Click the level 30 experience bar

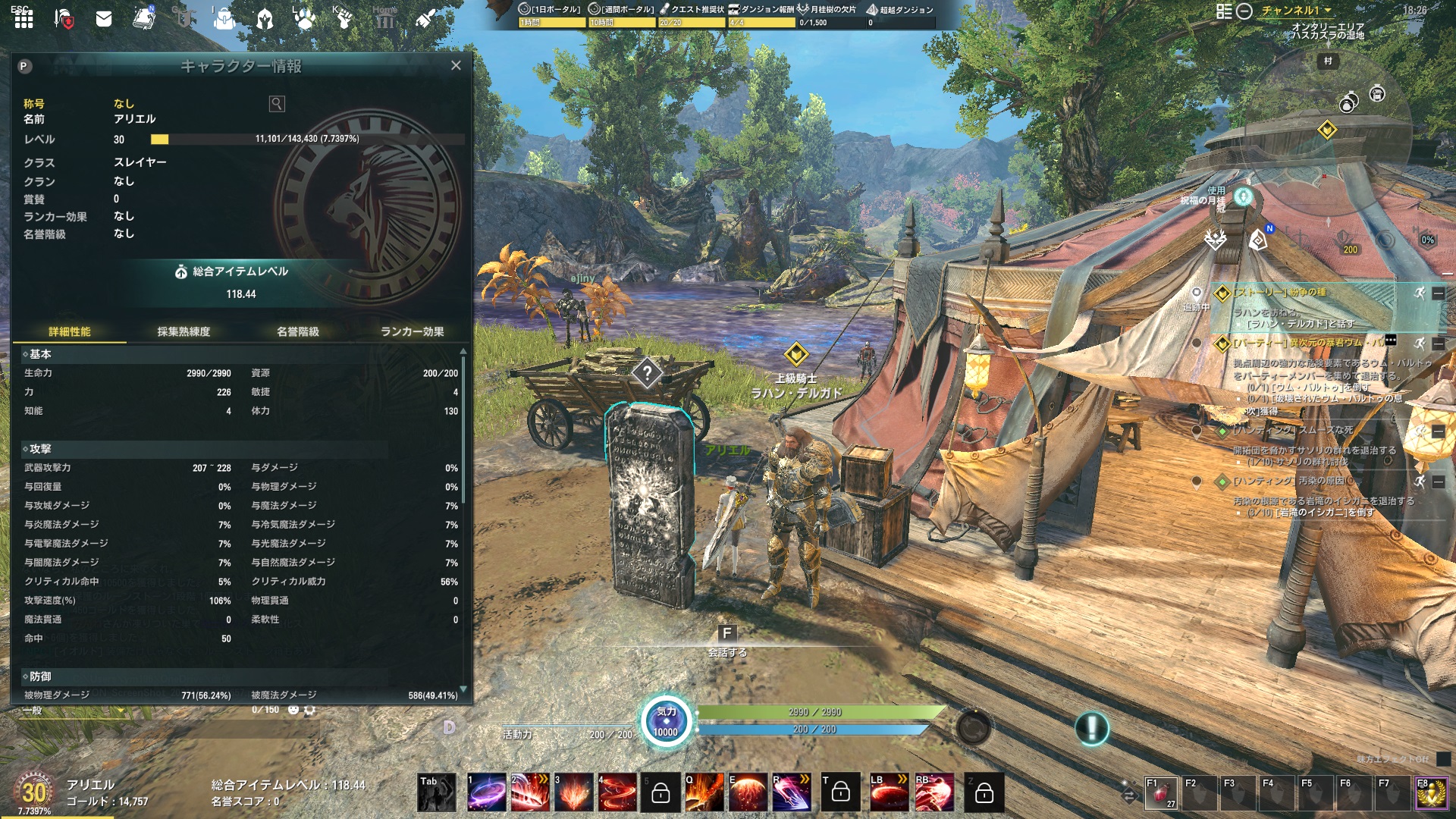click(303, 140)
